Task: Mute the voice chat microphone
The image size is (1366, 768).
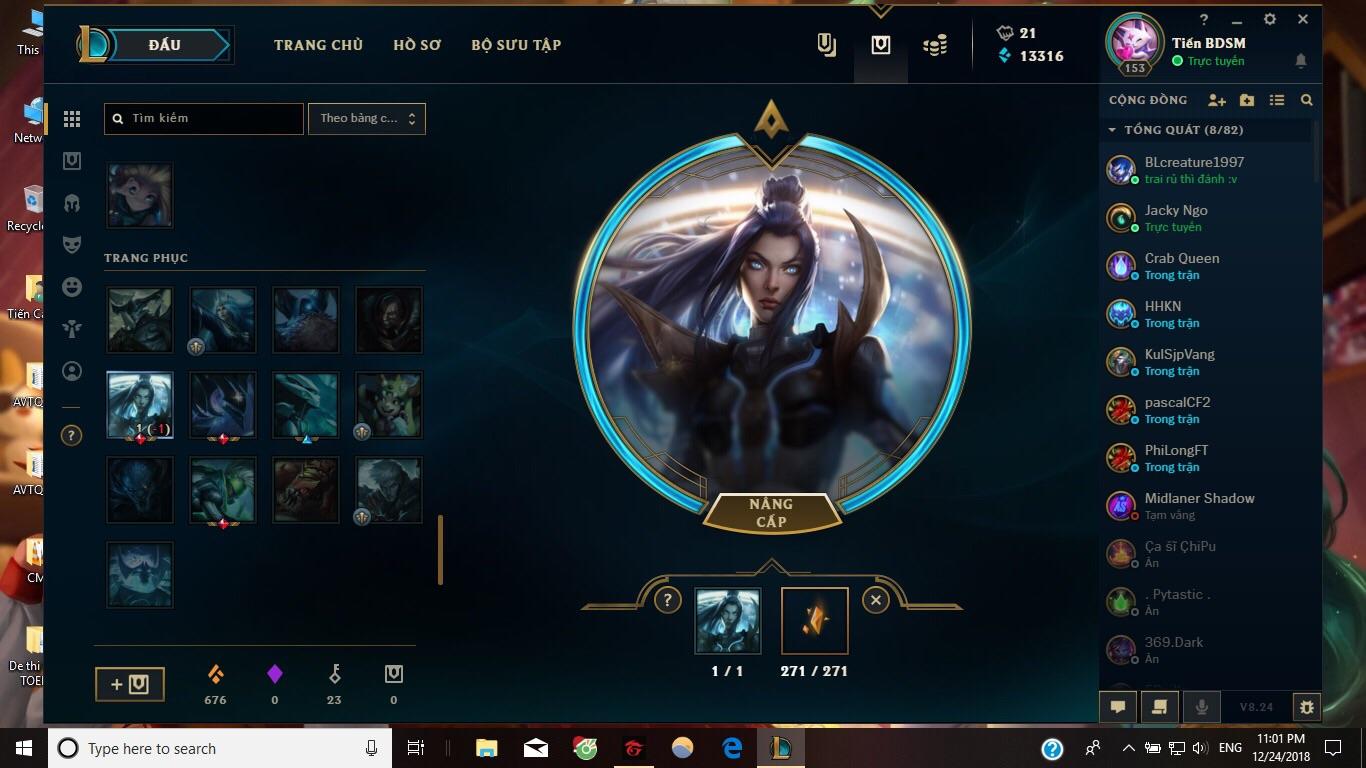Action: tap(1201, 706)
